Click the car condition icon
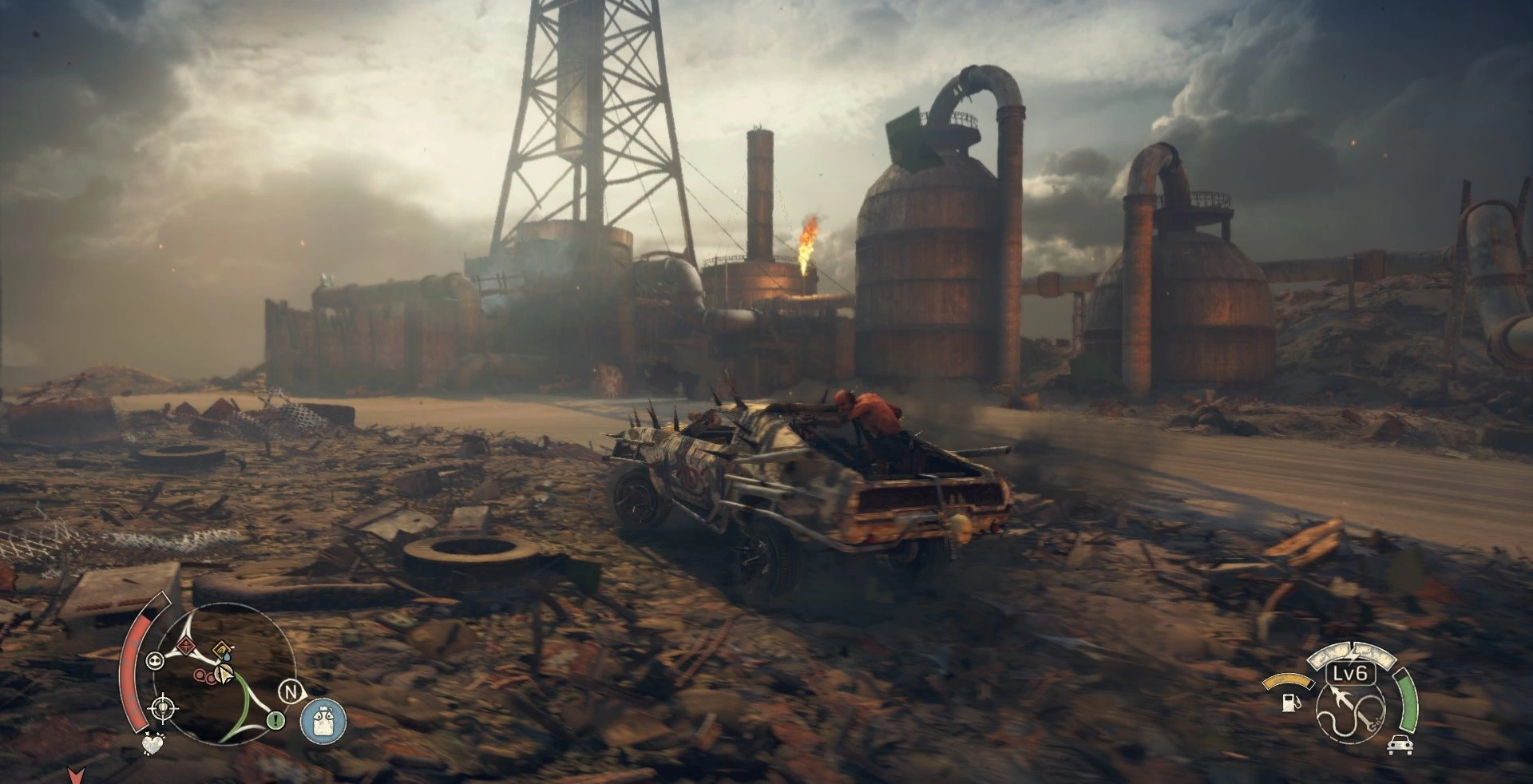Image resolution: width=1533 pixels, height=784 pixels. tap(1400, 745)
